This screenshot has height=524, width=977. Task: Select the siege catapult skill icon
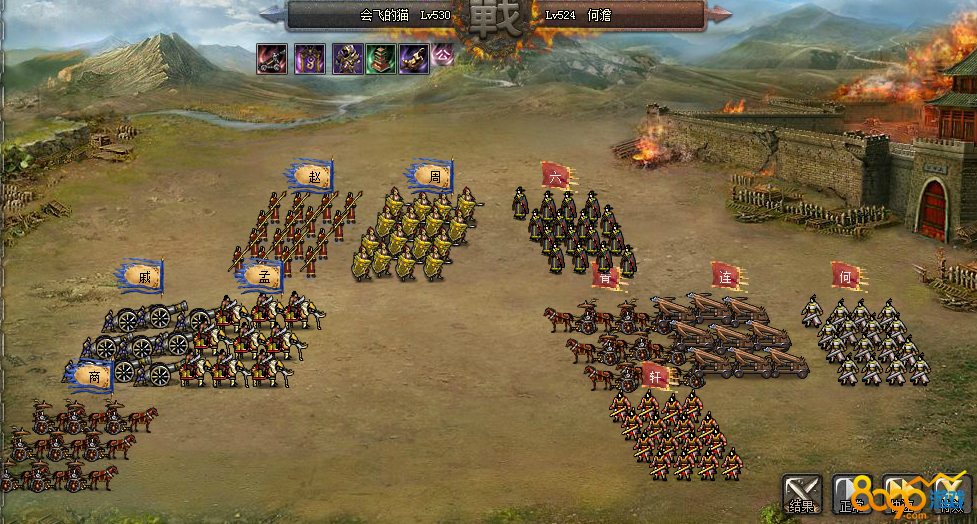pyautogui.click(x=271, y=59)
